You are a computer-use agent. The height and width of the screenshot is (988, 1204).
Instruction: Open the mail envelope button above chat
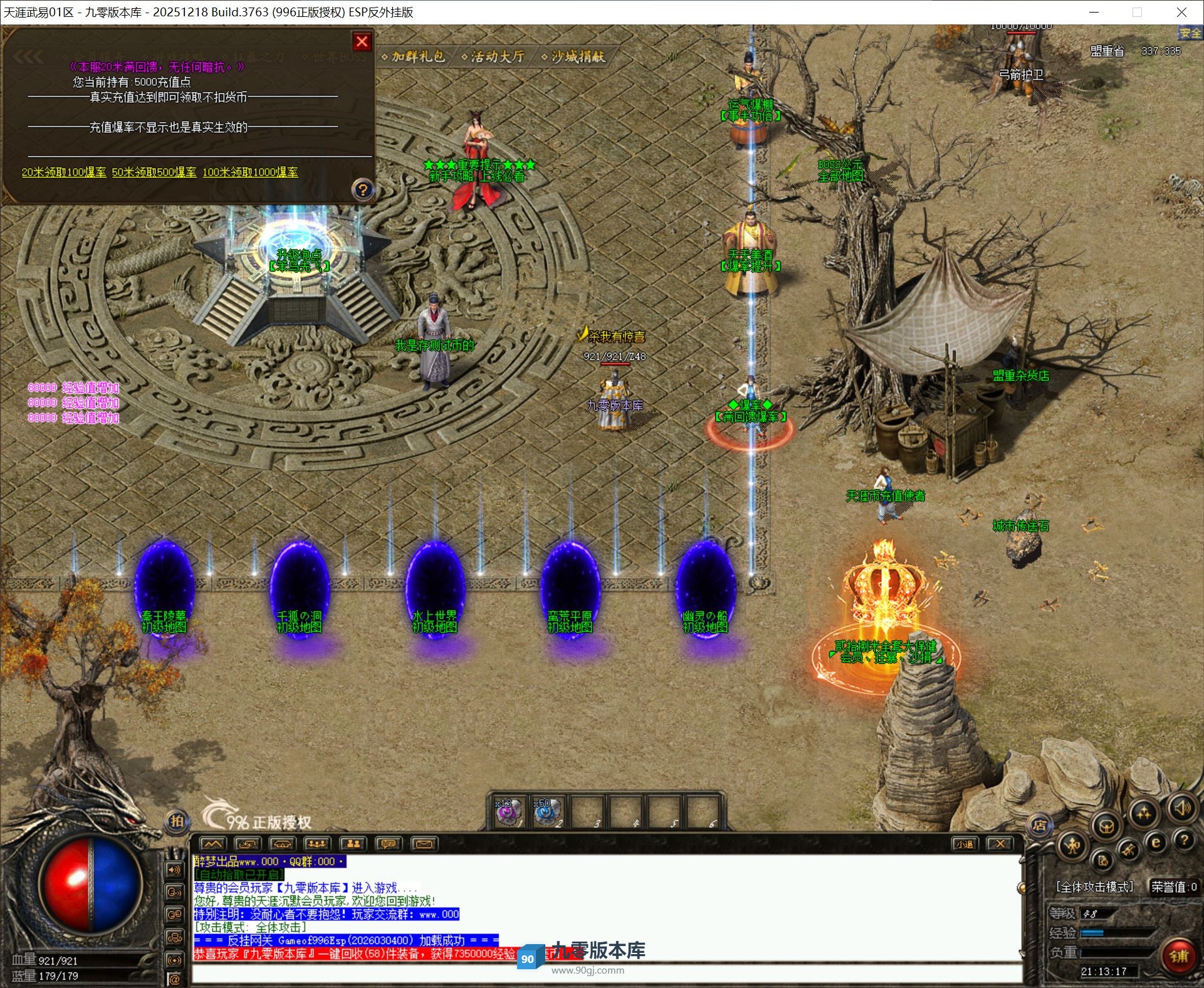click(x=424, y=844)
